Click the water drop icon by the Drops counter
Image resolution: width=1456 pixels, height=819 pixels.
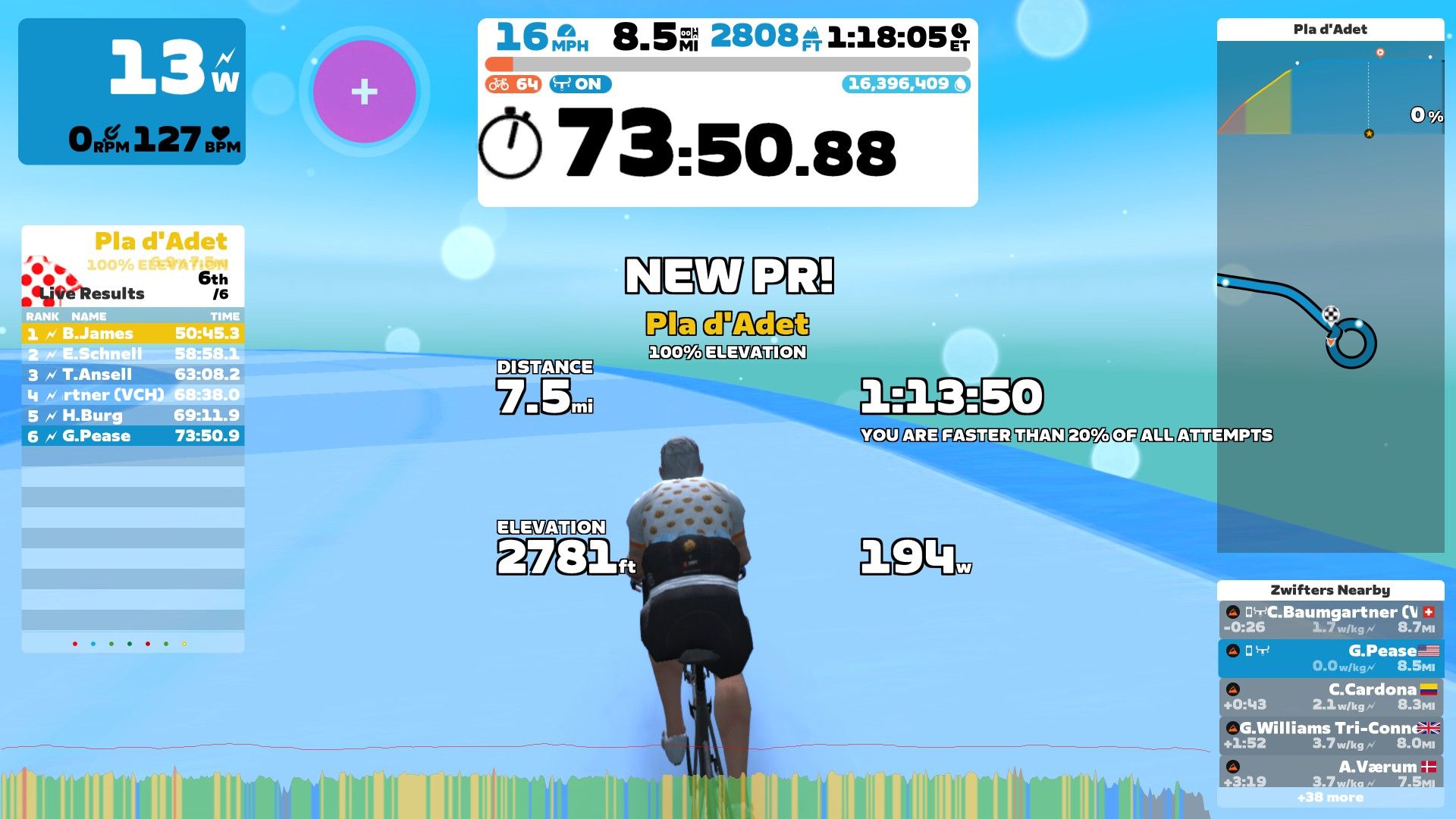tap(960, 84)
